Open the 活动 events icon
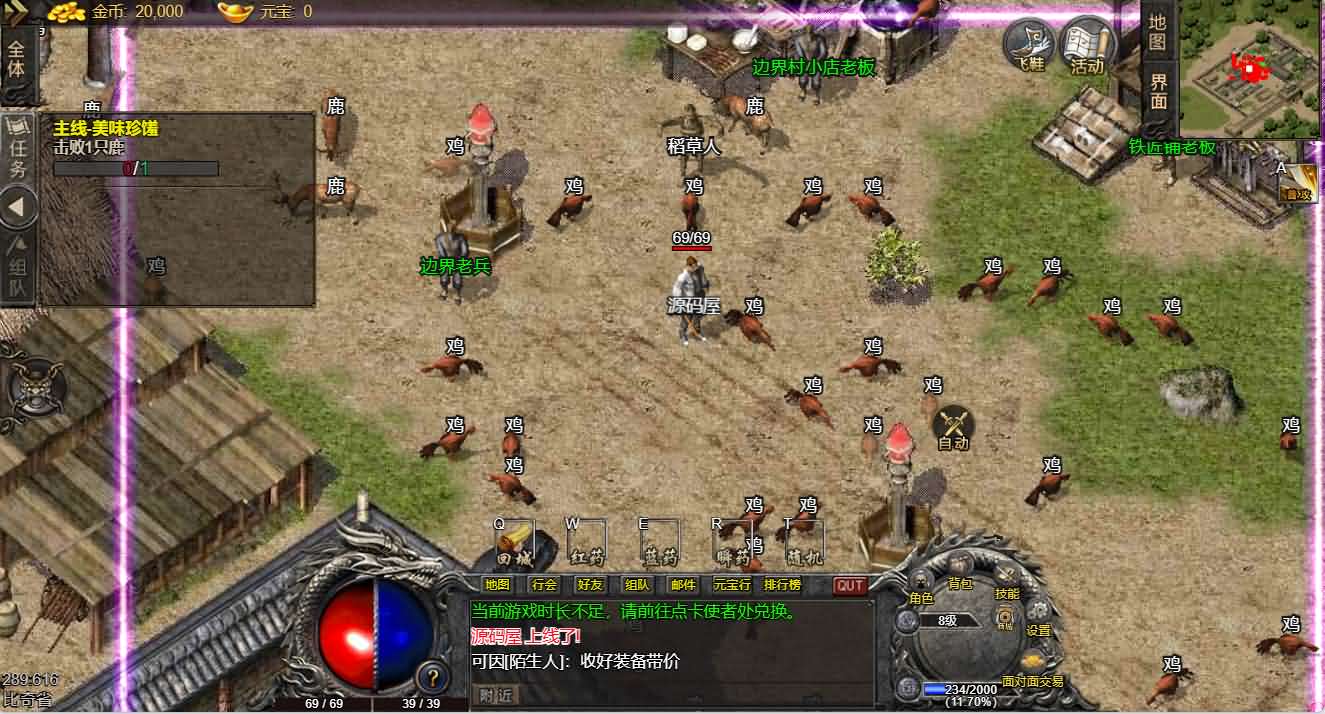The width and height of the screenshot is (1325, 714). click(x=1087, y=45)
